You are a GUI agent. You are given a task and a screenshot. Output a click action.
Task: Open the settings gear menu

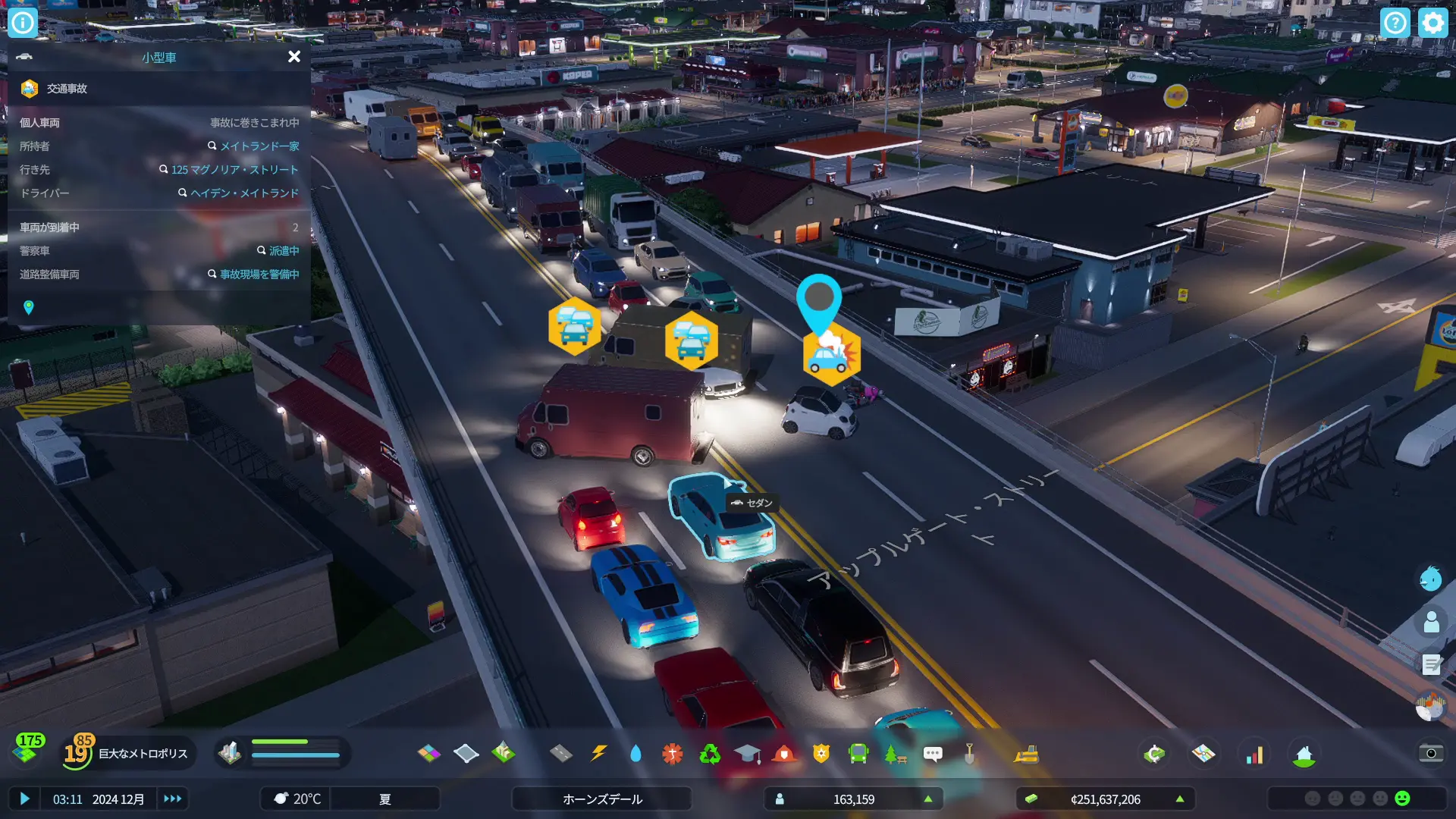(x=1432, y=23)
